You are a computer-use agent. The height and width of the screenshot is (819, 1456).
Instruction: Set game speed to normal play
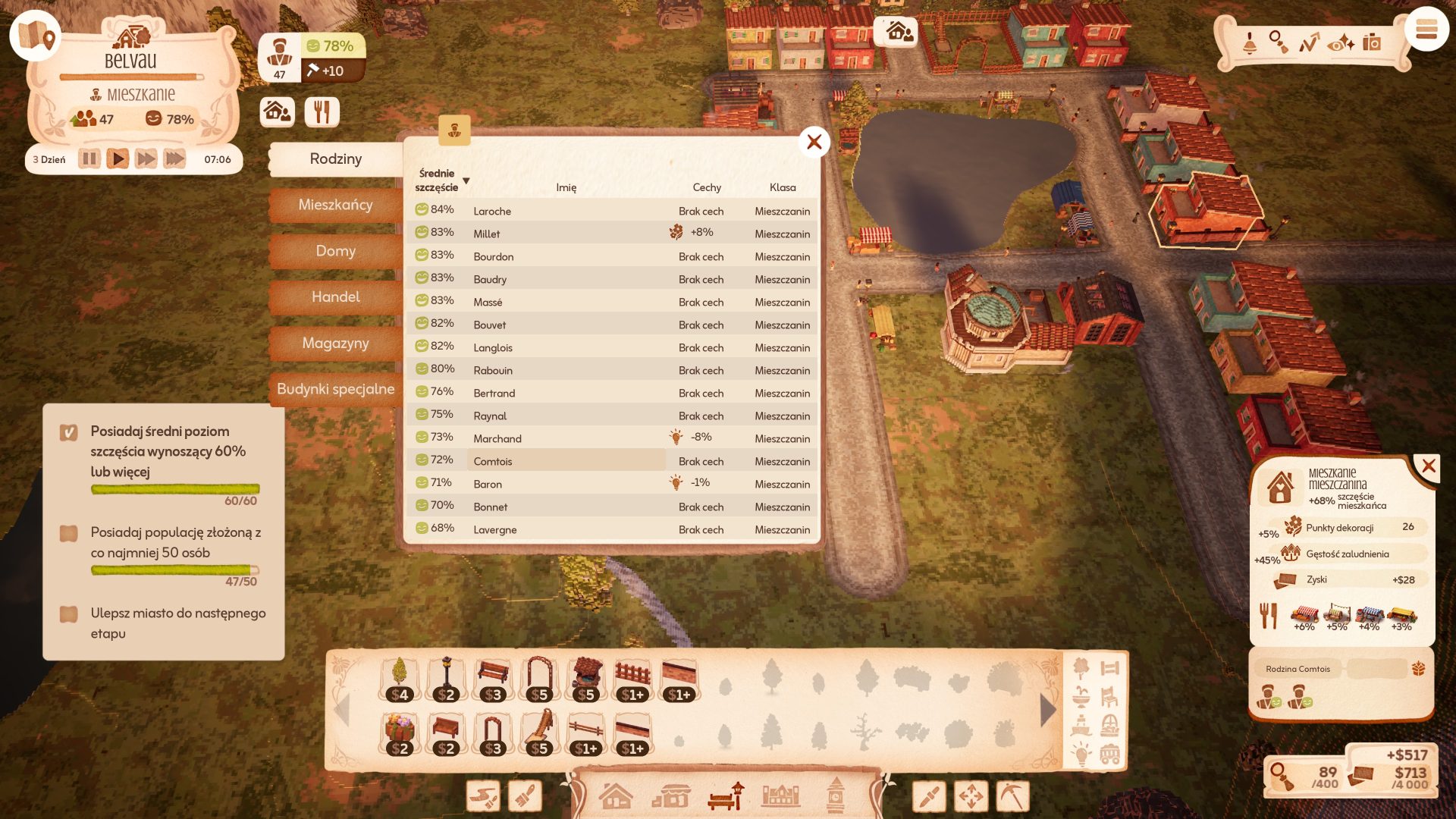117,159
